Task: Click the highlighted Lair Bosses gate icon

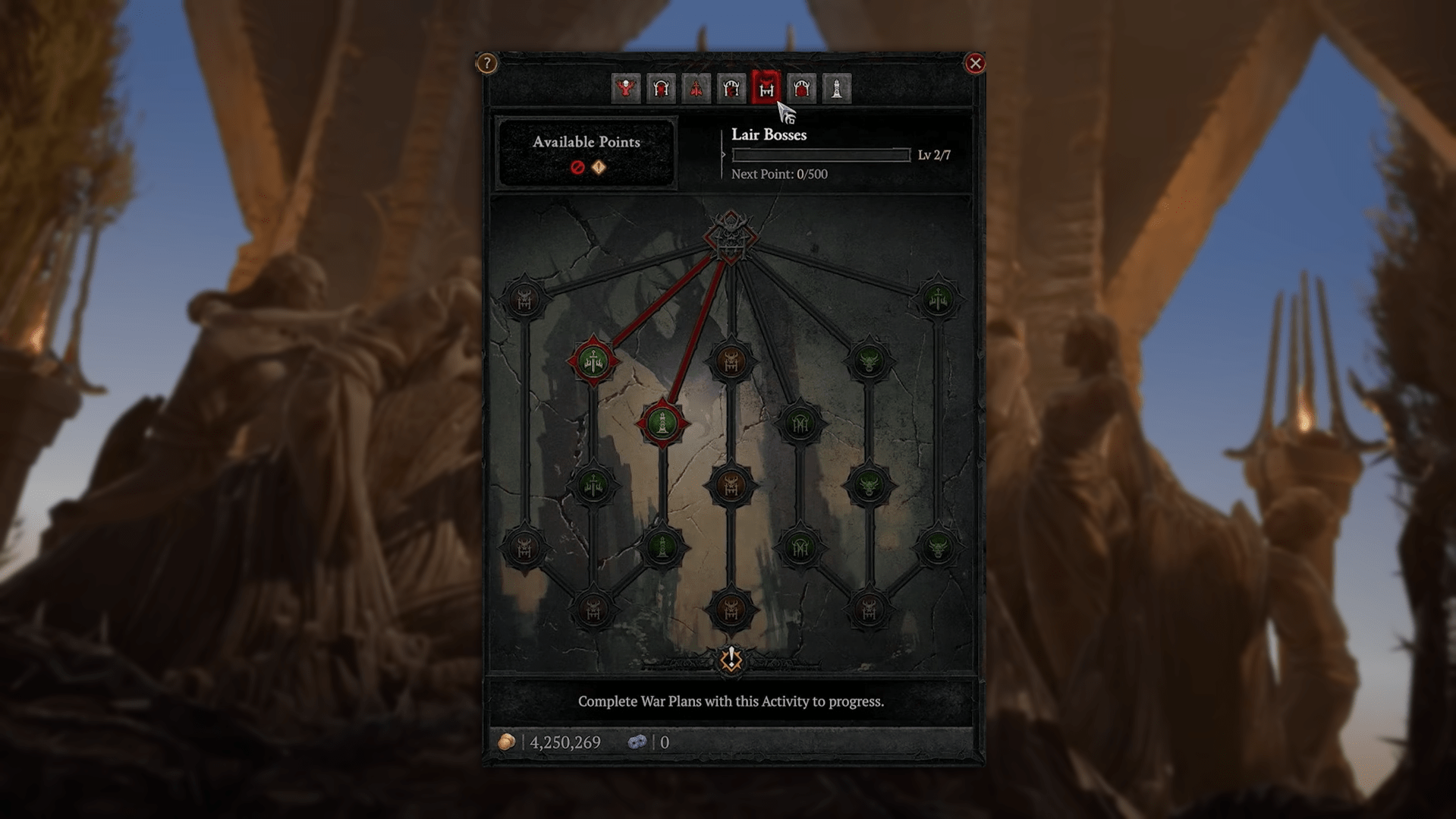Action: click(766, 88)
